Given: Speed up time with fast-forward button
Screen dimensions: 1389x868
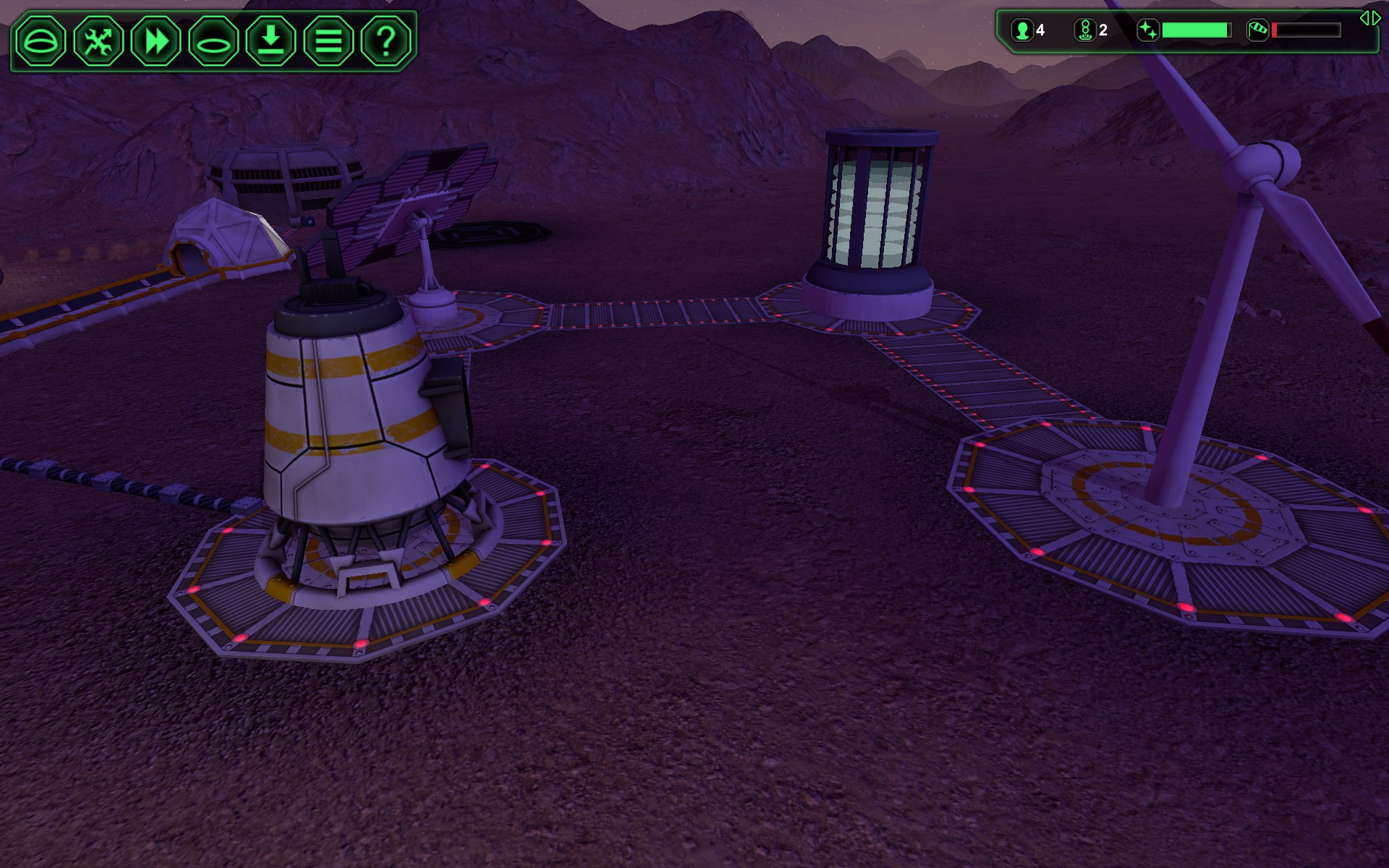Looking at the screenshot, I should click(x=156, y=41).
